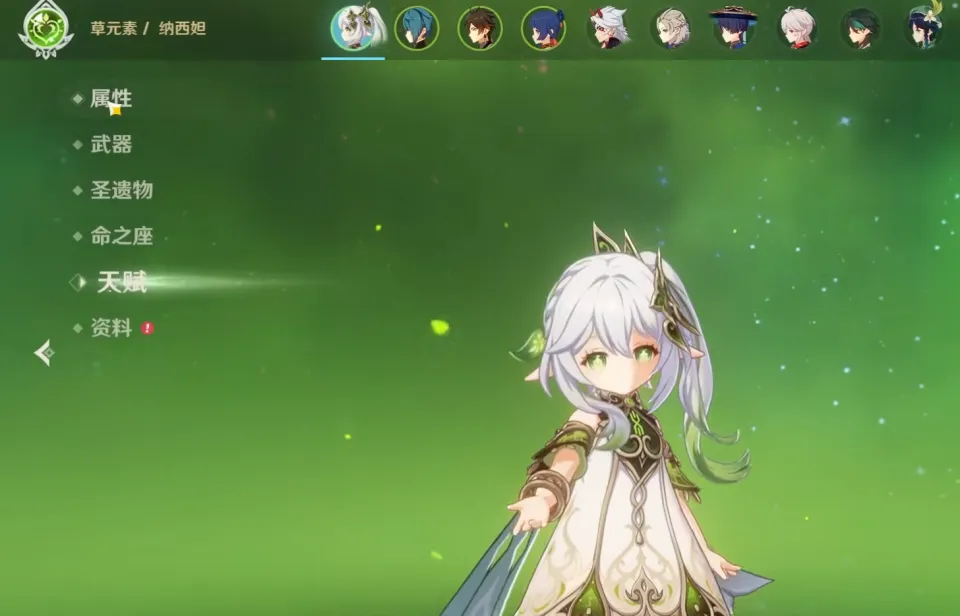Open the 命之座 constellation entry
This screenshot has height=616, width=960.
point(121,237)
